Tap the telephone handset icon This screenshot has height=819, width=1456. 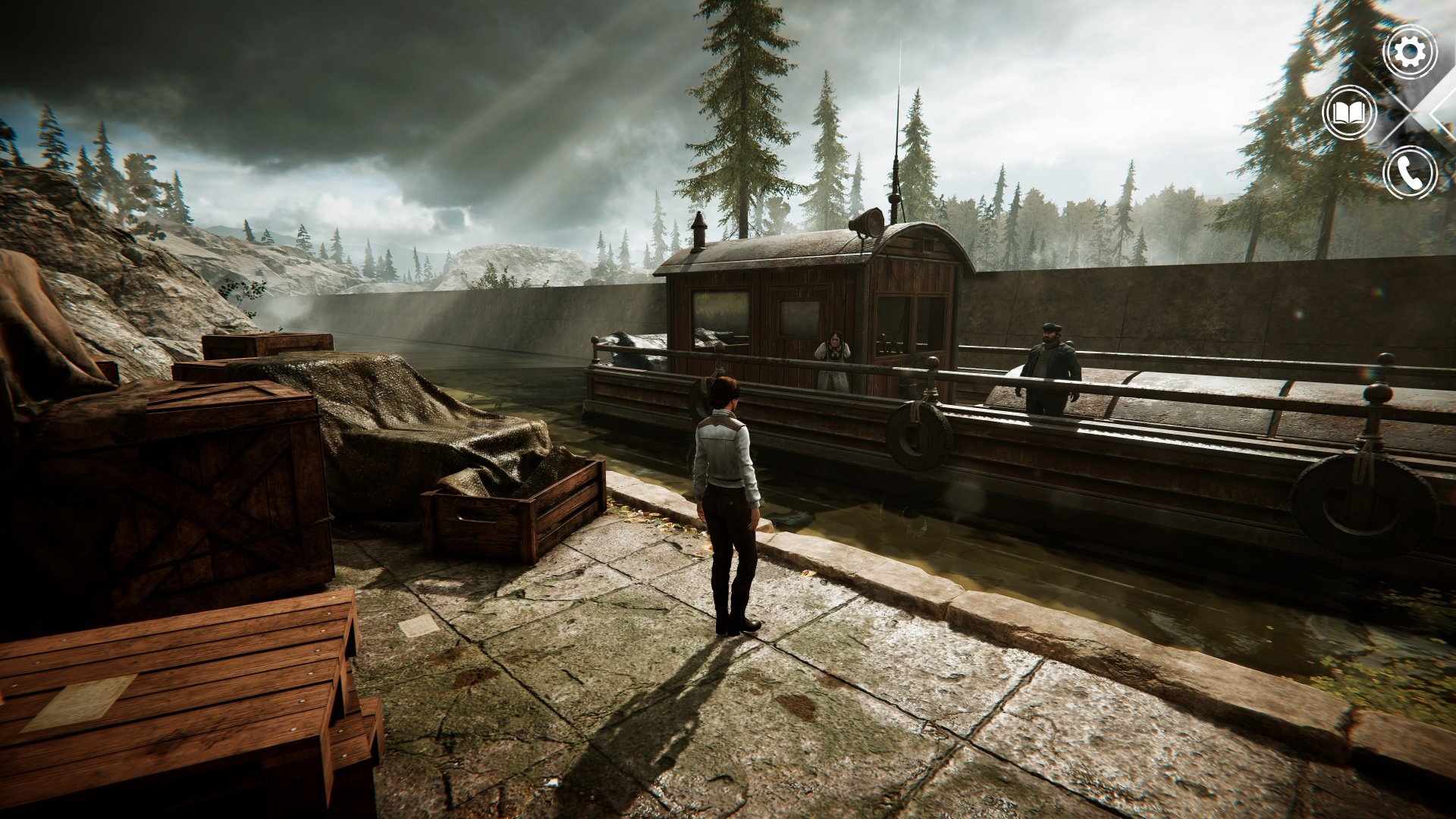[x=1410, y=174]
